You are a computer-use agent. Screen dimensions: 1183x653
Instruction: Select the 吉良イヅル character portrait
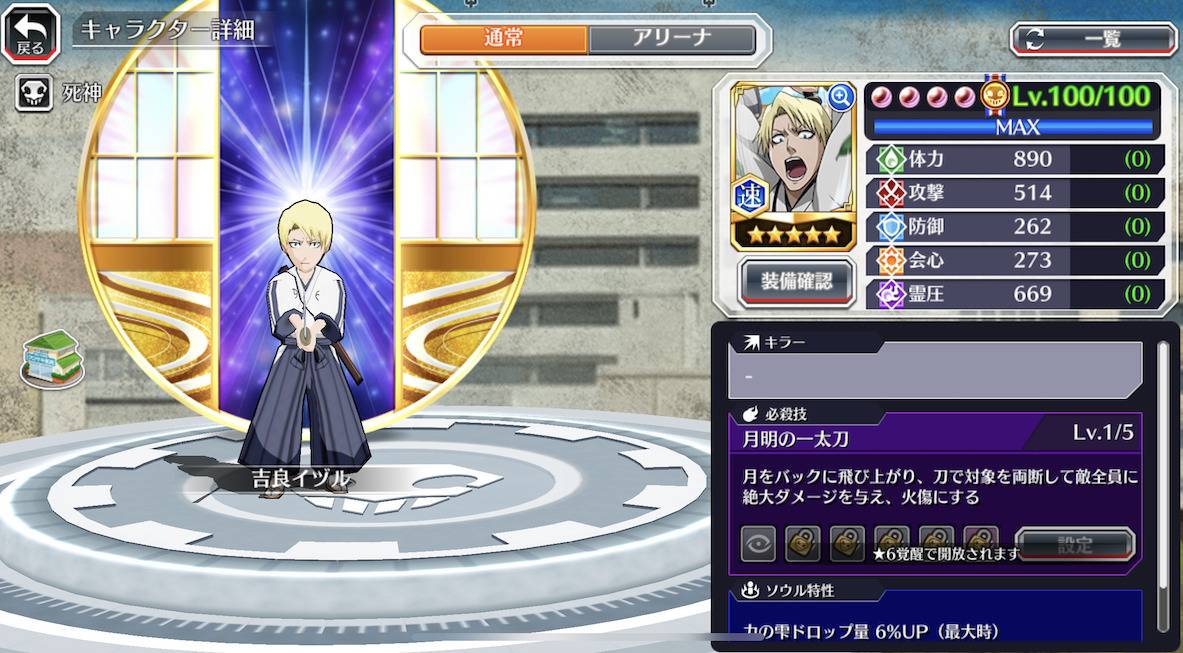point(794,150)
